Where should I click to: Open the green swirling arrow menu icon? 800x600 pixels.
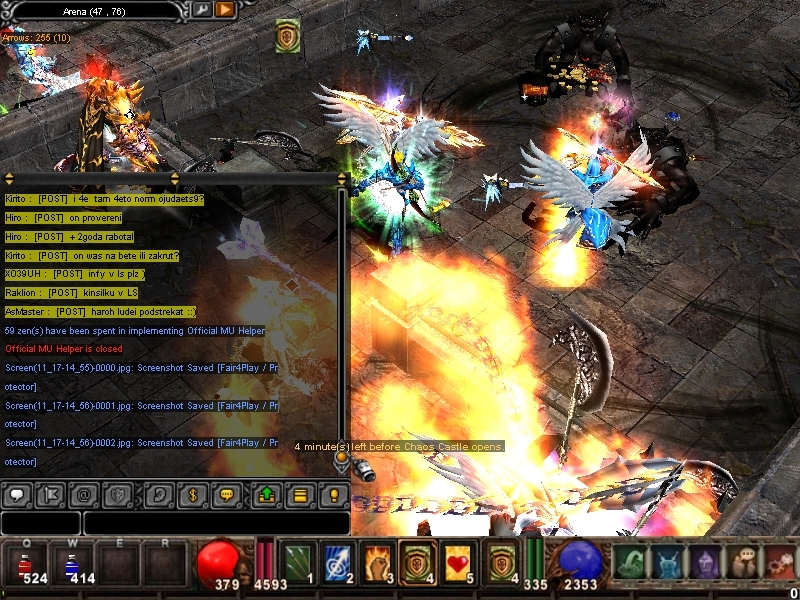pos(628,563)
